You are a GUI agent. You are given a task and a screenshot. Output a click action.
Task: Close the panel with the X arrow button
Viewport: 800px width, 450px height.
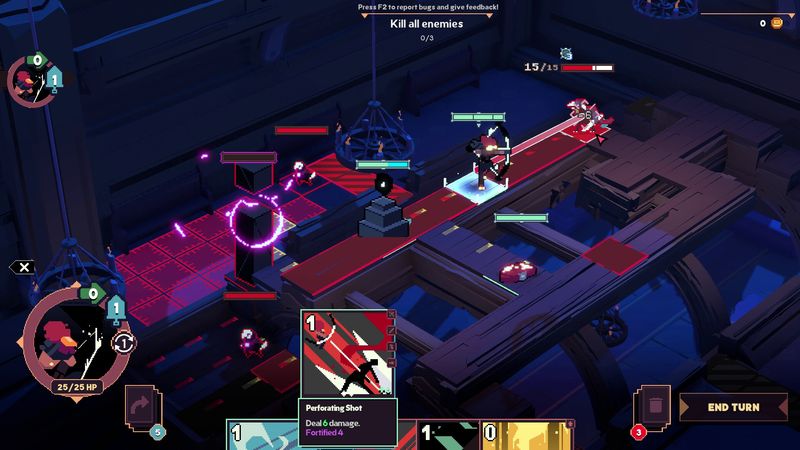[x=23, y=267]
